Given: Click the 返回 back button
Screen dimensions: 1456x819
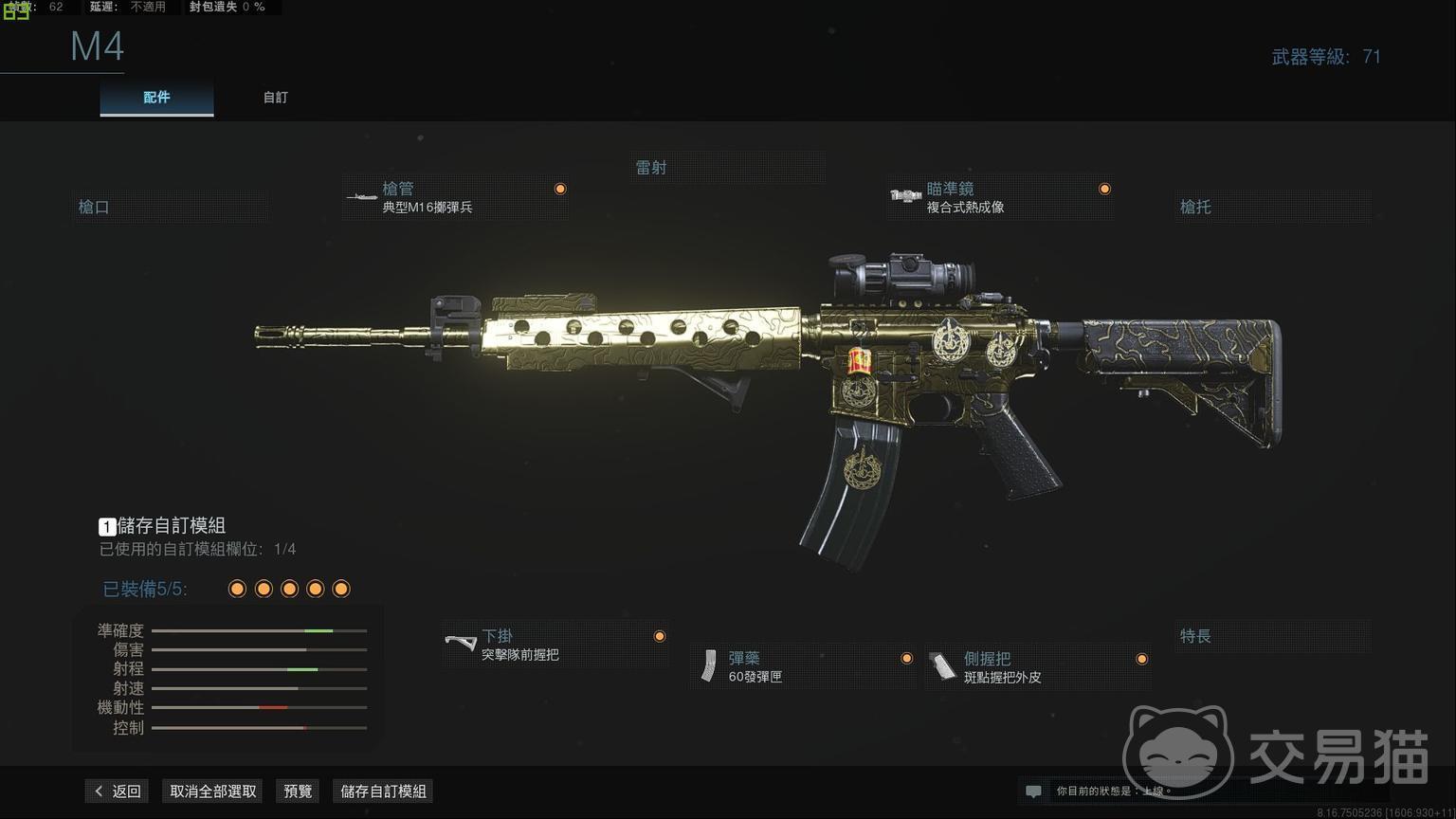Looking at the screenshot, I should coord(118,792).
